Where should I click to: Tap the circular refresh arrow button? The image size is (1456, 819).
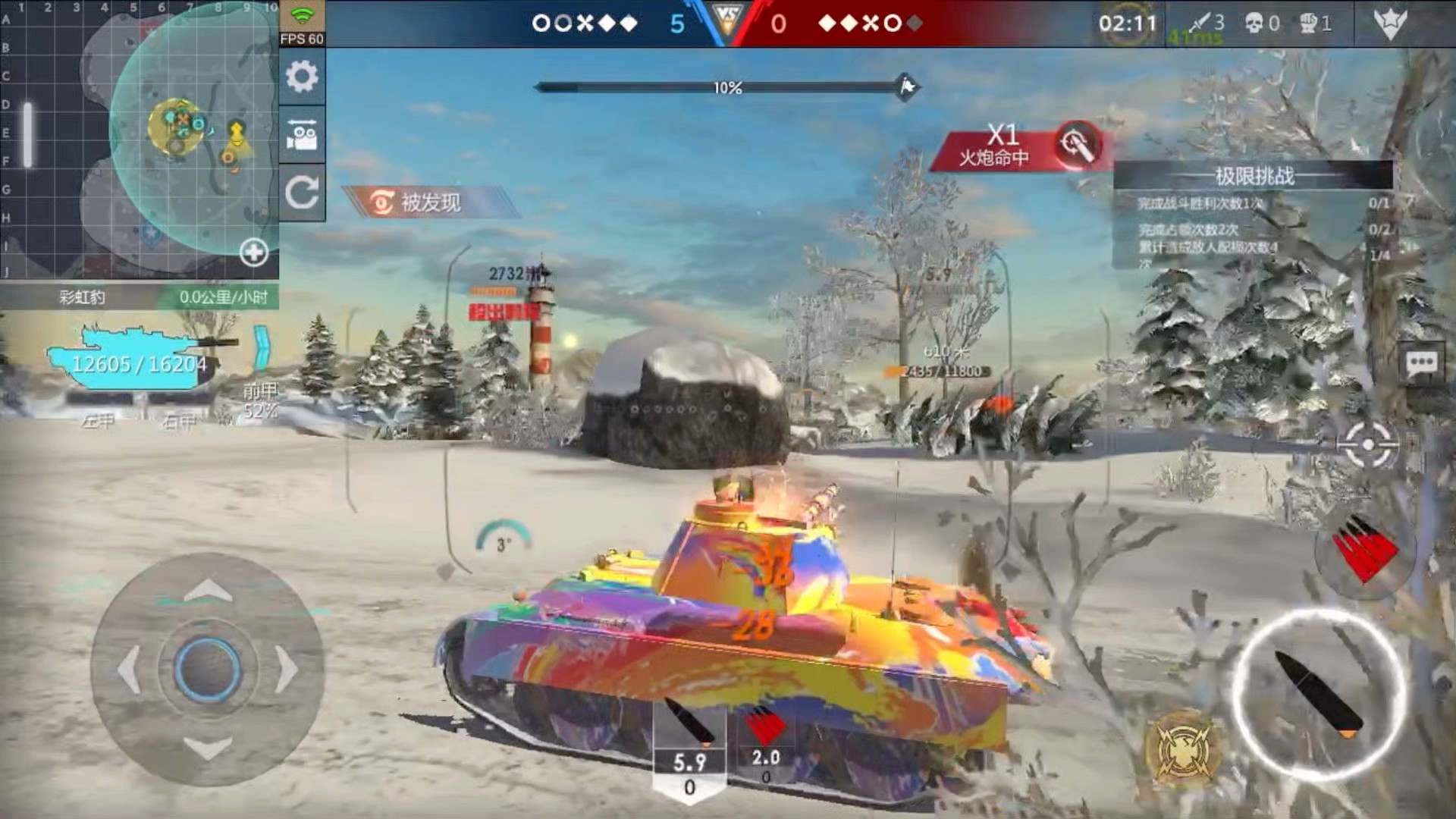pos(302,193)
